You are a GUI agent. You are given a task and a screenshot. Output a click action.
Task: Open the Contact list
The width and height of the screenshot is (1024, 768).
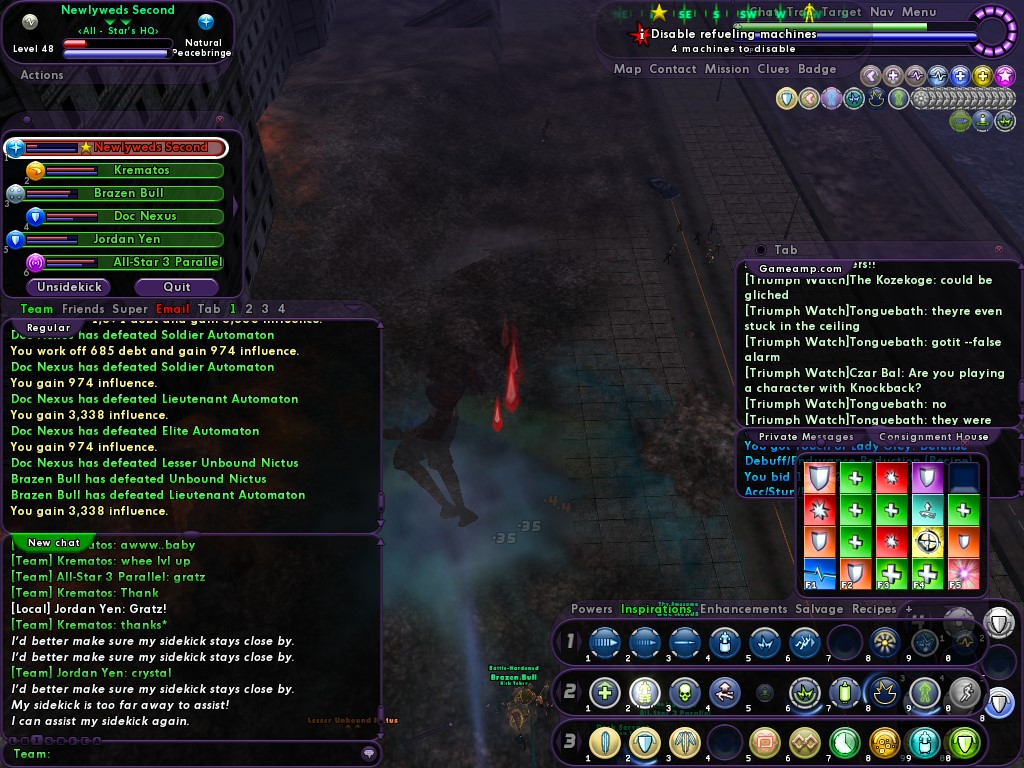pyautogui.click(x=672, y=69)
